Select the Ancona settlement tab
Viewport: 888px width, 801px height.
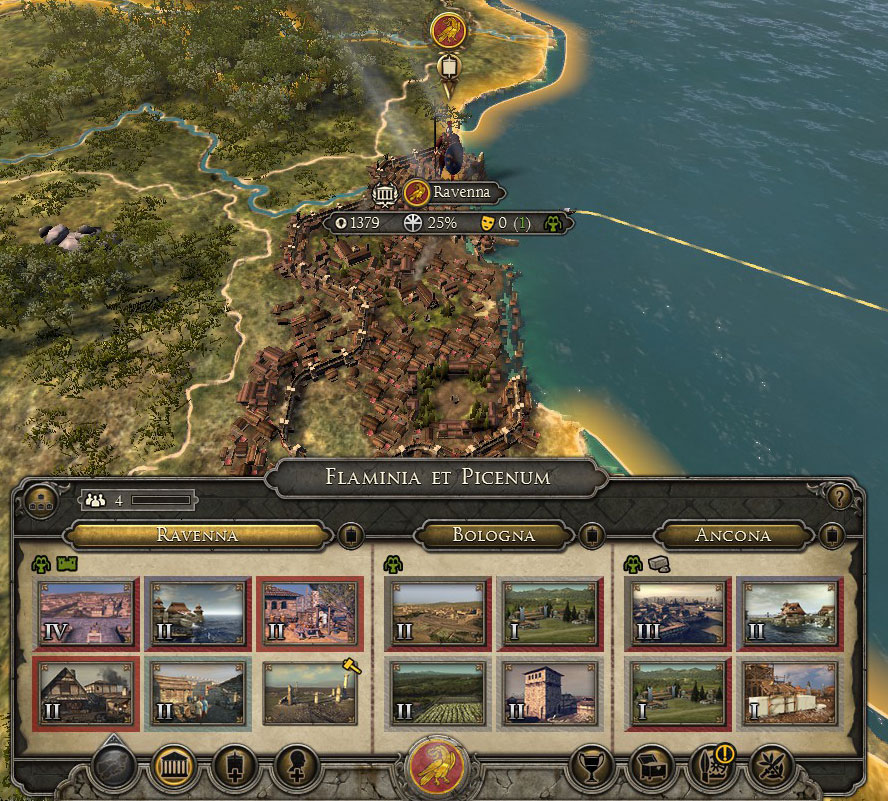(733, 535)
